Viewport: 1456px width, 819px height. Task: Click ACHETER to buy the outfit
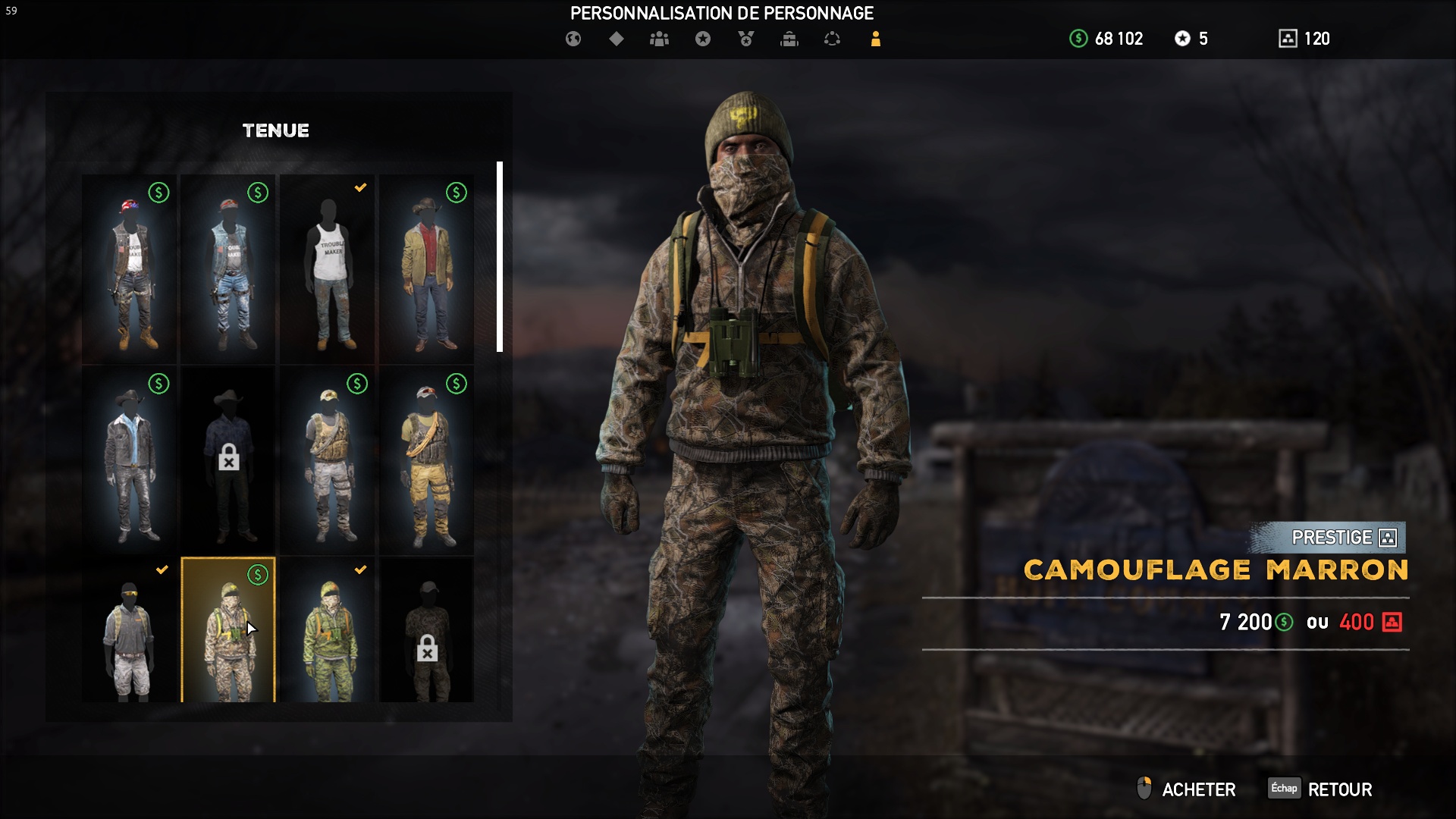click(x=1197, y=789)
